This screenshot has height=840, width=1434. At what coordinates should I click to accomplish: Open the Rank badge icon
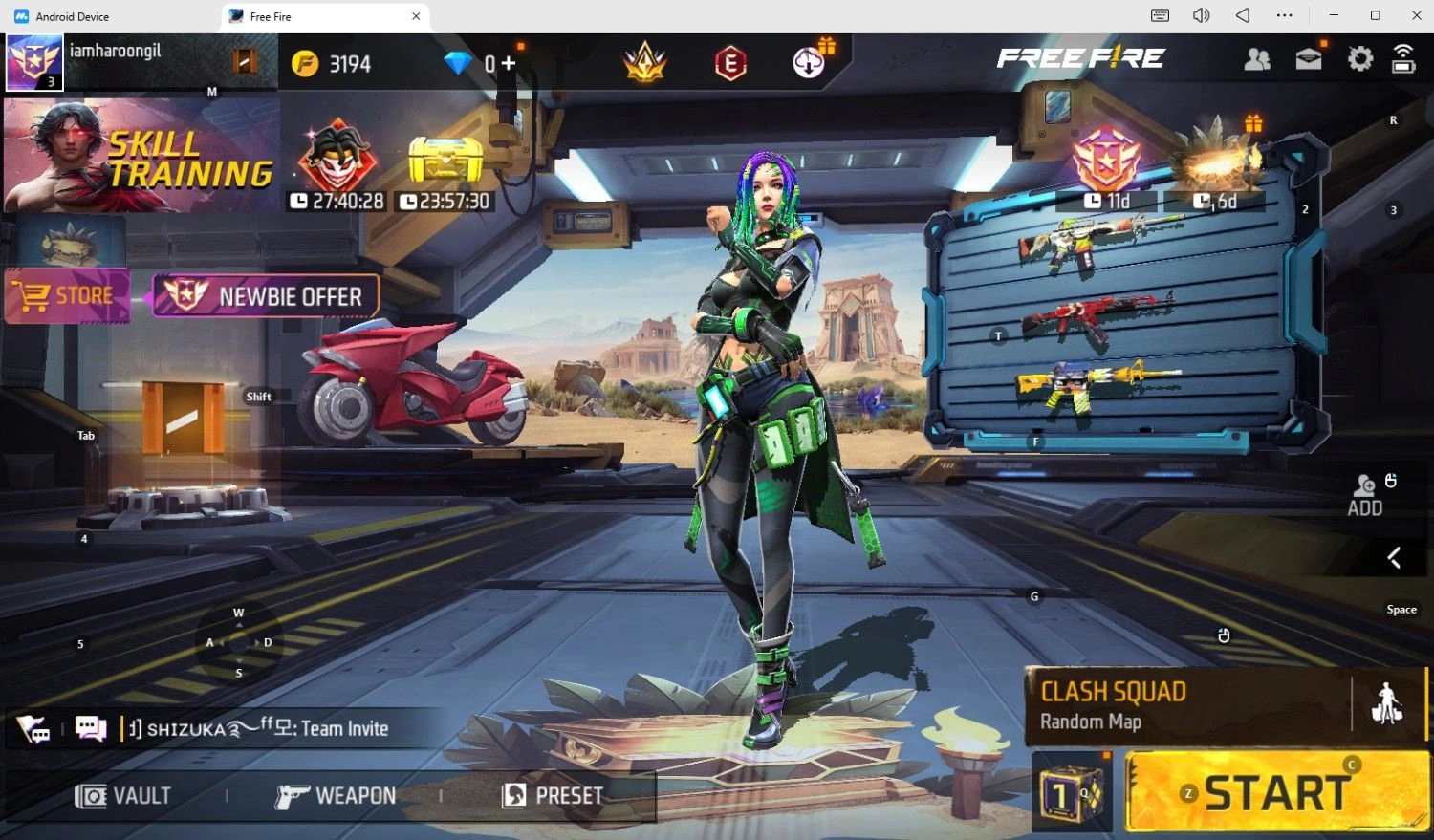[x=642, y=63]
